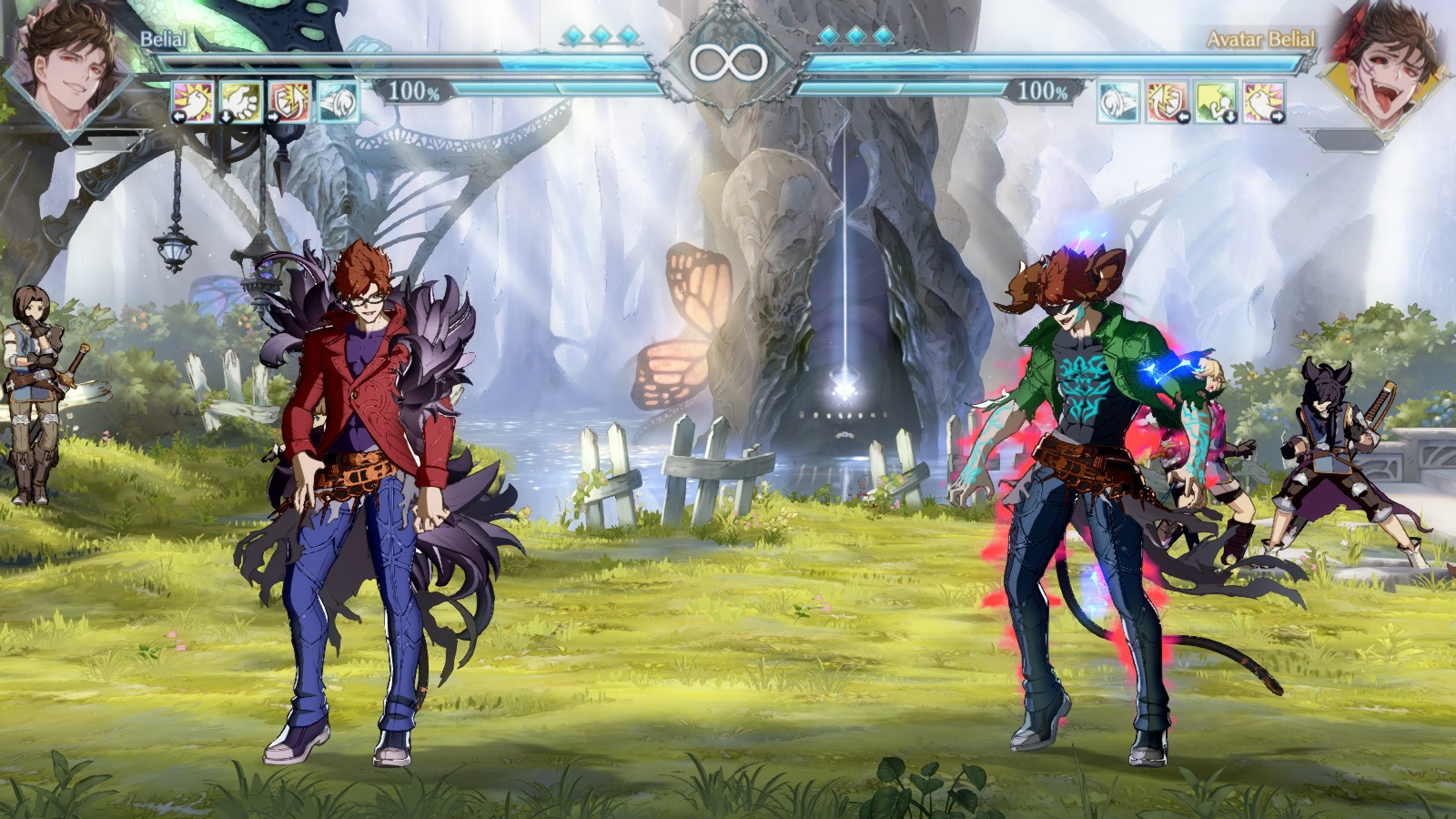Viewport: 1456px width, 819px height.
Task: Click the Avatar Belial name label
Action: coord(1260,40)
